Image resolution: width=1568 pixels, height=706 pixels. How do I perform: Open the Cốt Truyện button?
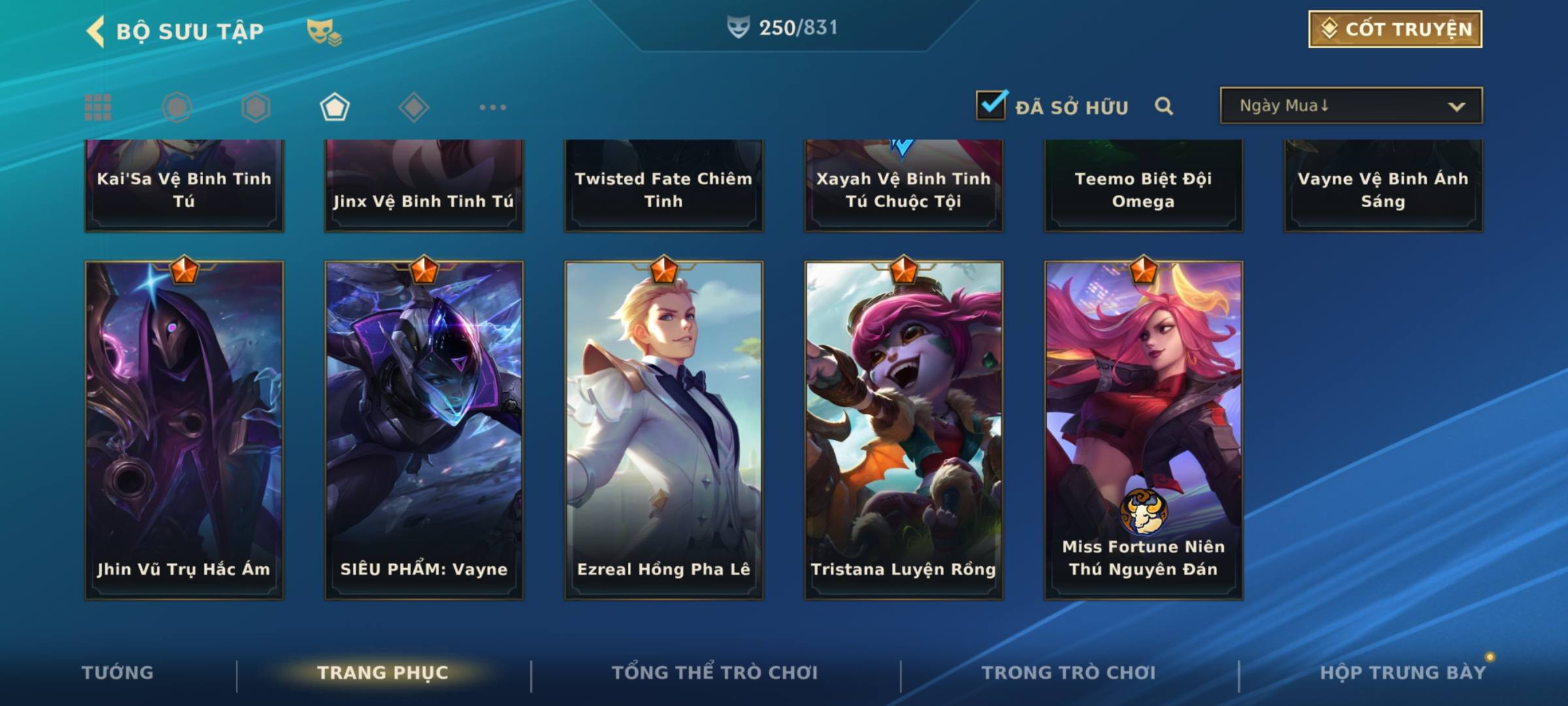[1395, 29]
